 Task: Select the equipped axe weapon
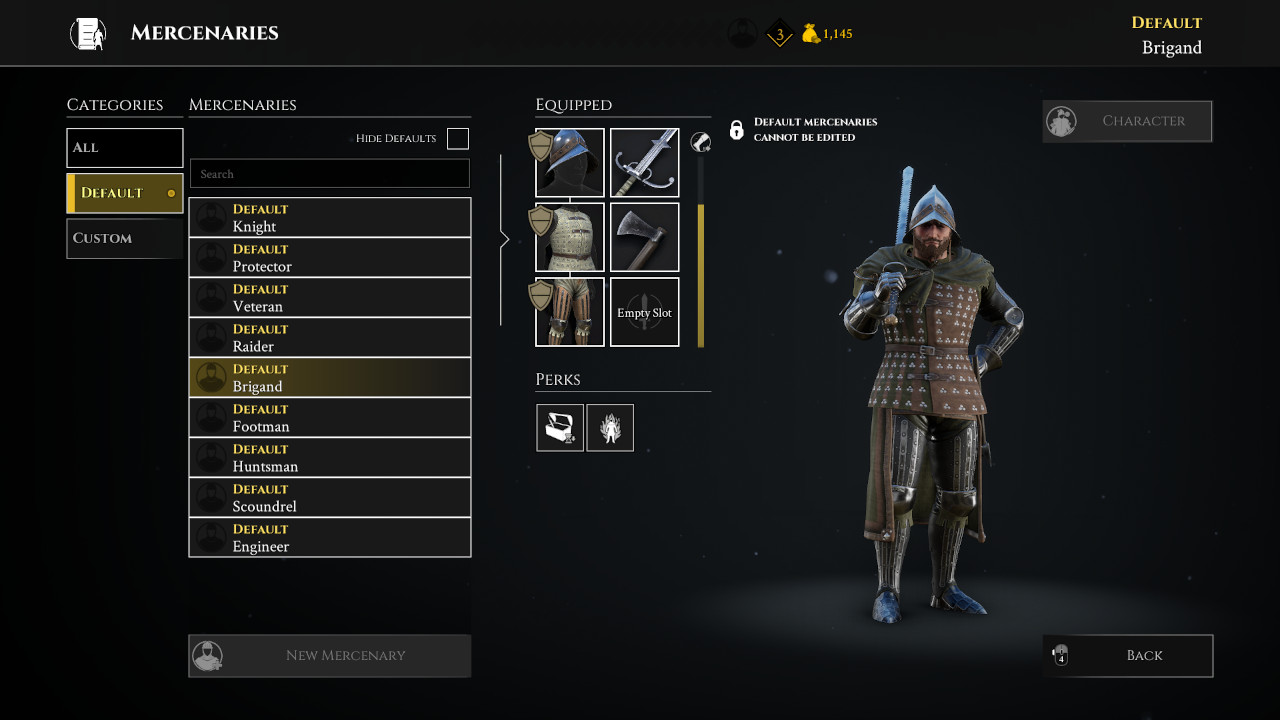click(644, 237)
